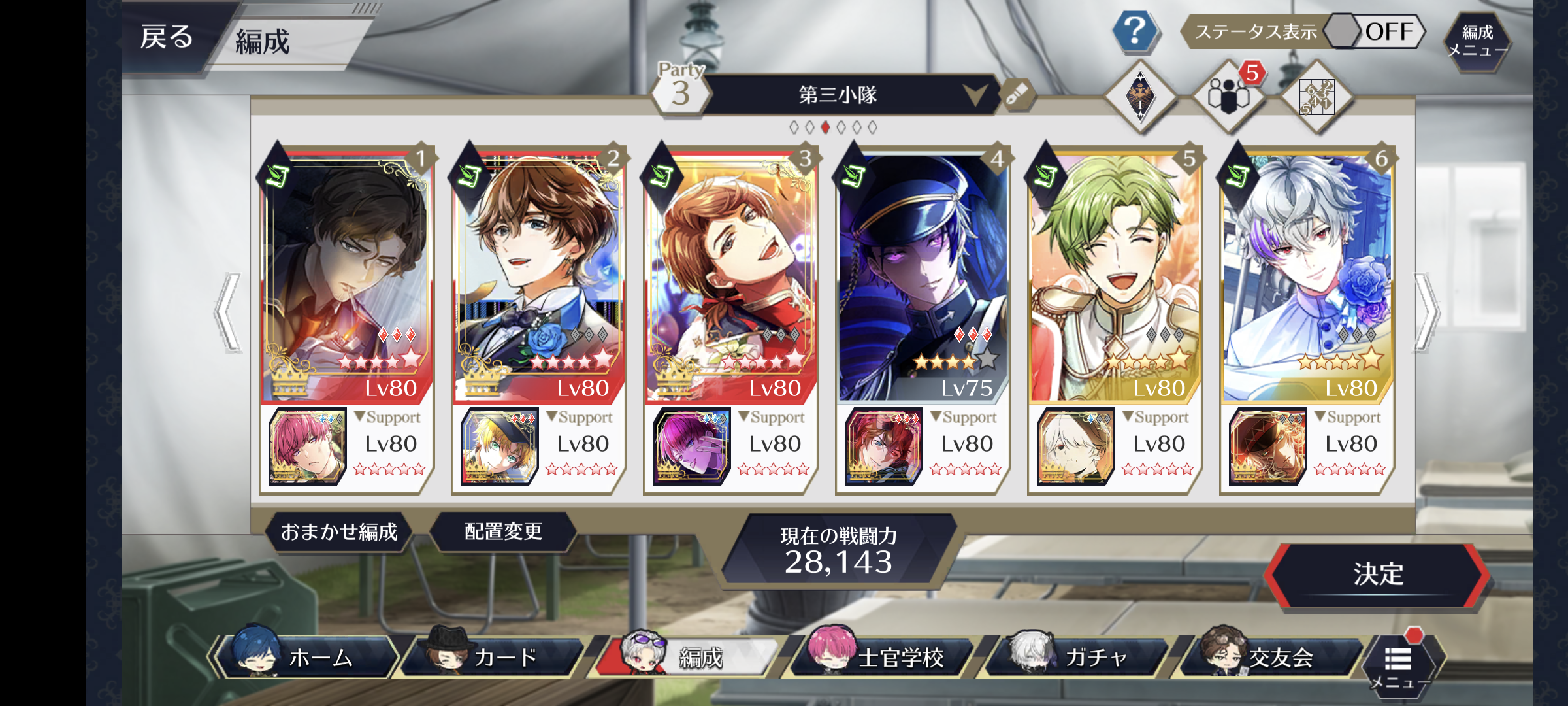Go to ホーム in bottom navigation
1568x706 pixels.
coord(307,658)
